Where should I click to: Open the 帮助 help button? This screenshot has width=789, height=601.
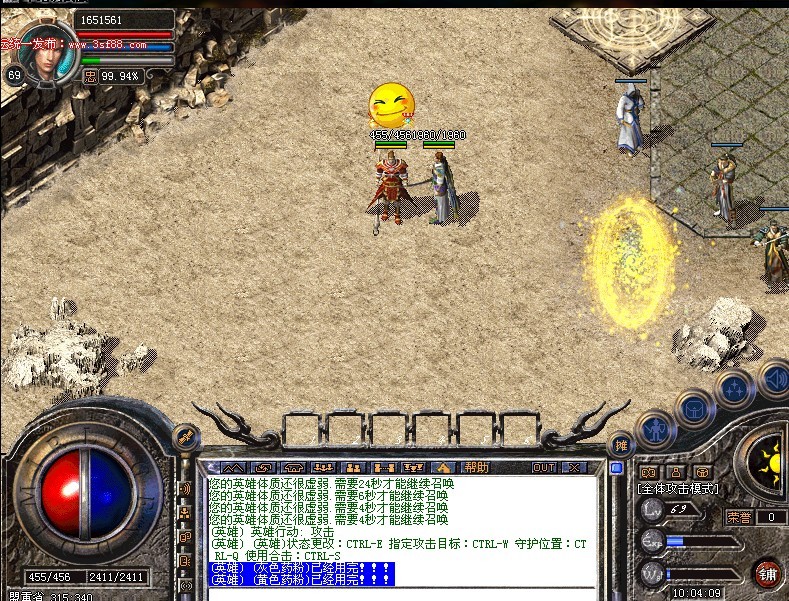(x=477, y=467)
